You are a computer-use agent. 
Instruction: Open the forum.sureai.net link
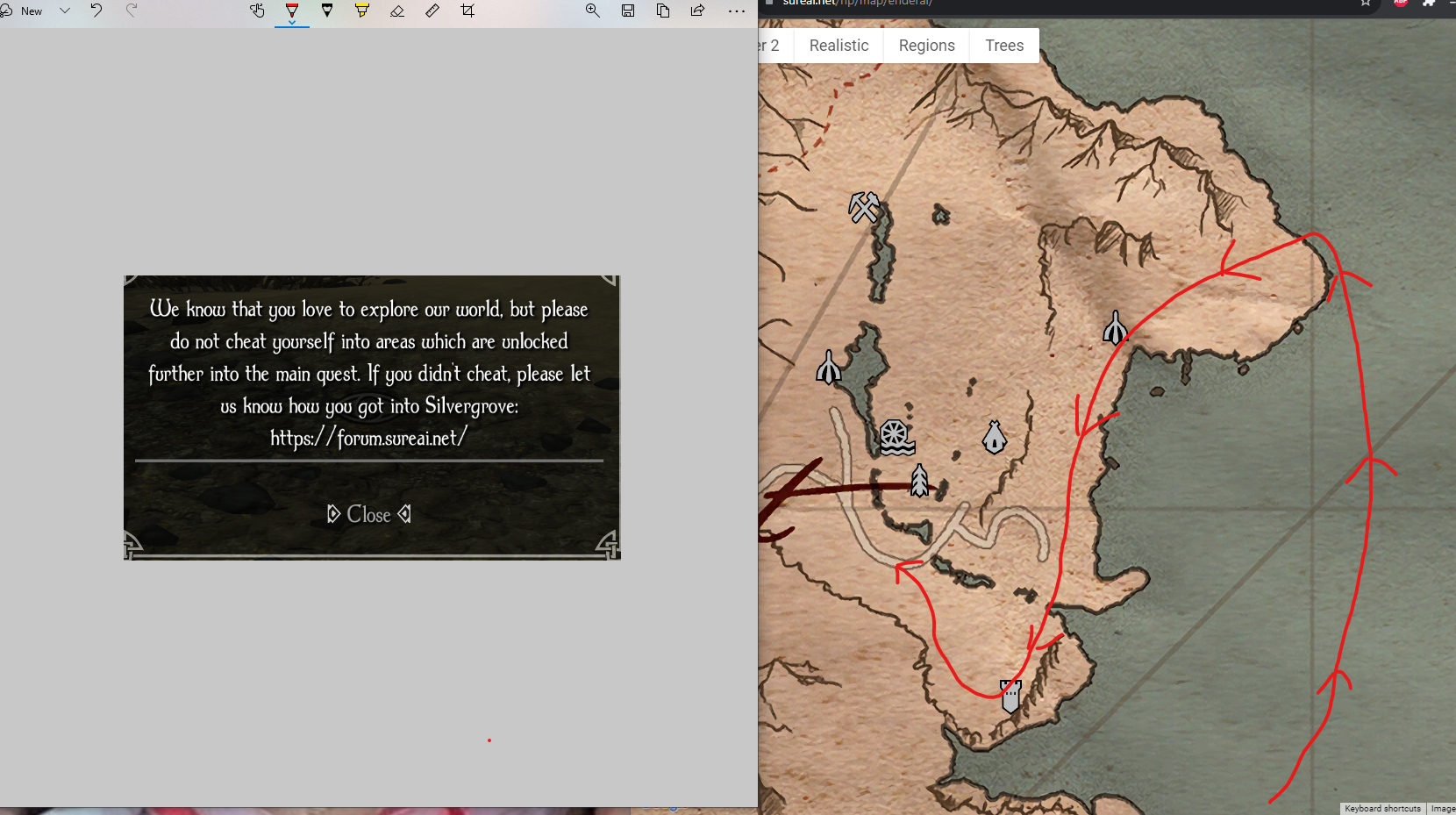[368, 438]
